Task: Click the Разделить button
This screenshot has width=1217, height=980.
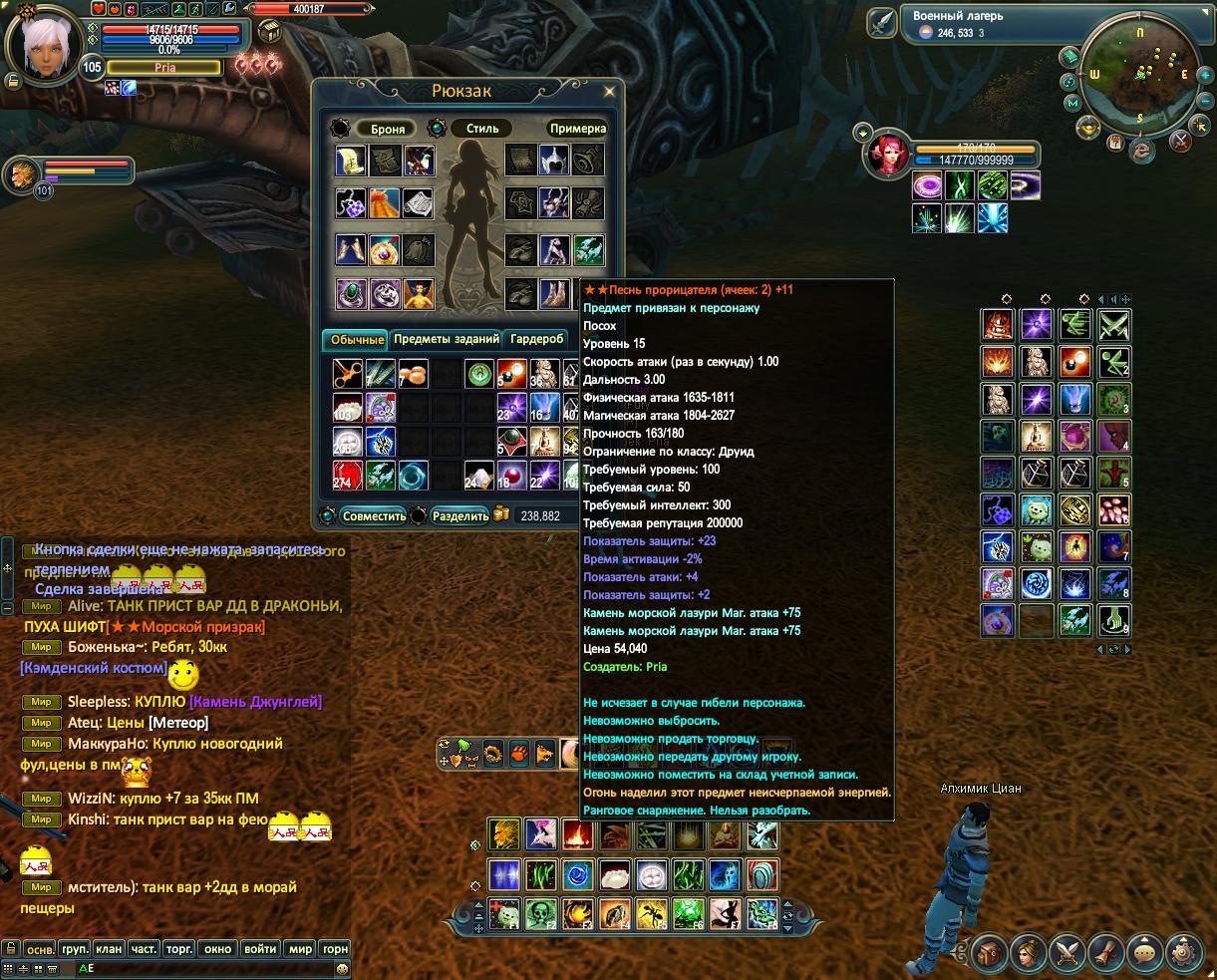Action: (x=459, y=515)
